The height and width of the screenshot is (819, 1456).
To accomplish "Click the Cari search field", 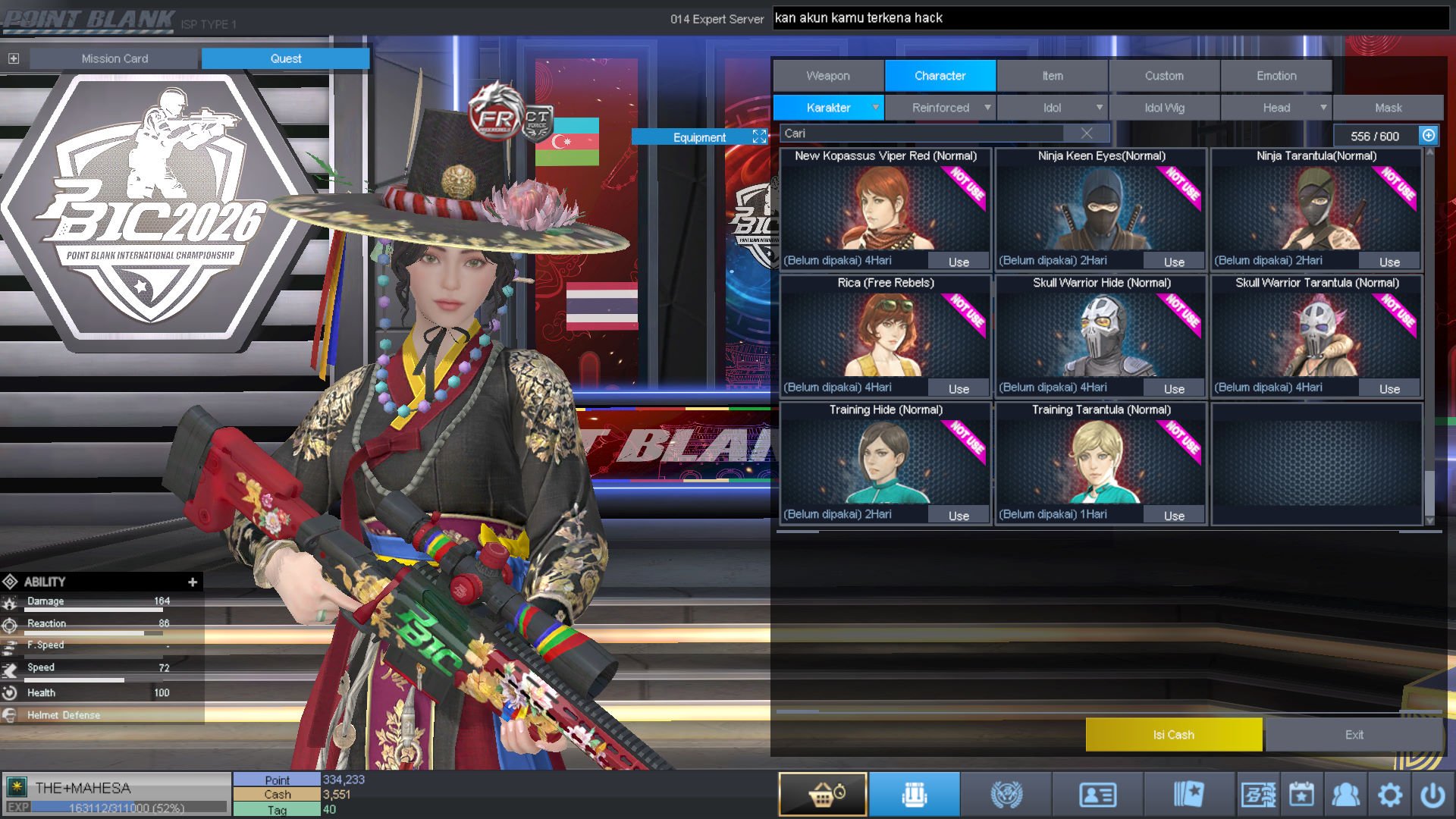I will click(x=925, y=133).
